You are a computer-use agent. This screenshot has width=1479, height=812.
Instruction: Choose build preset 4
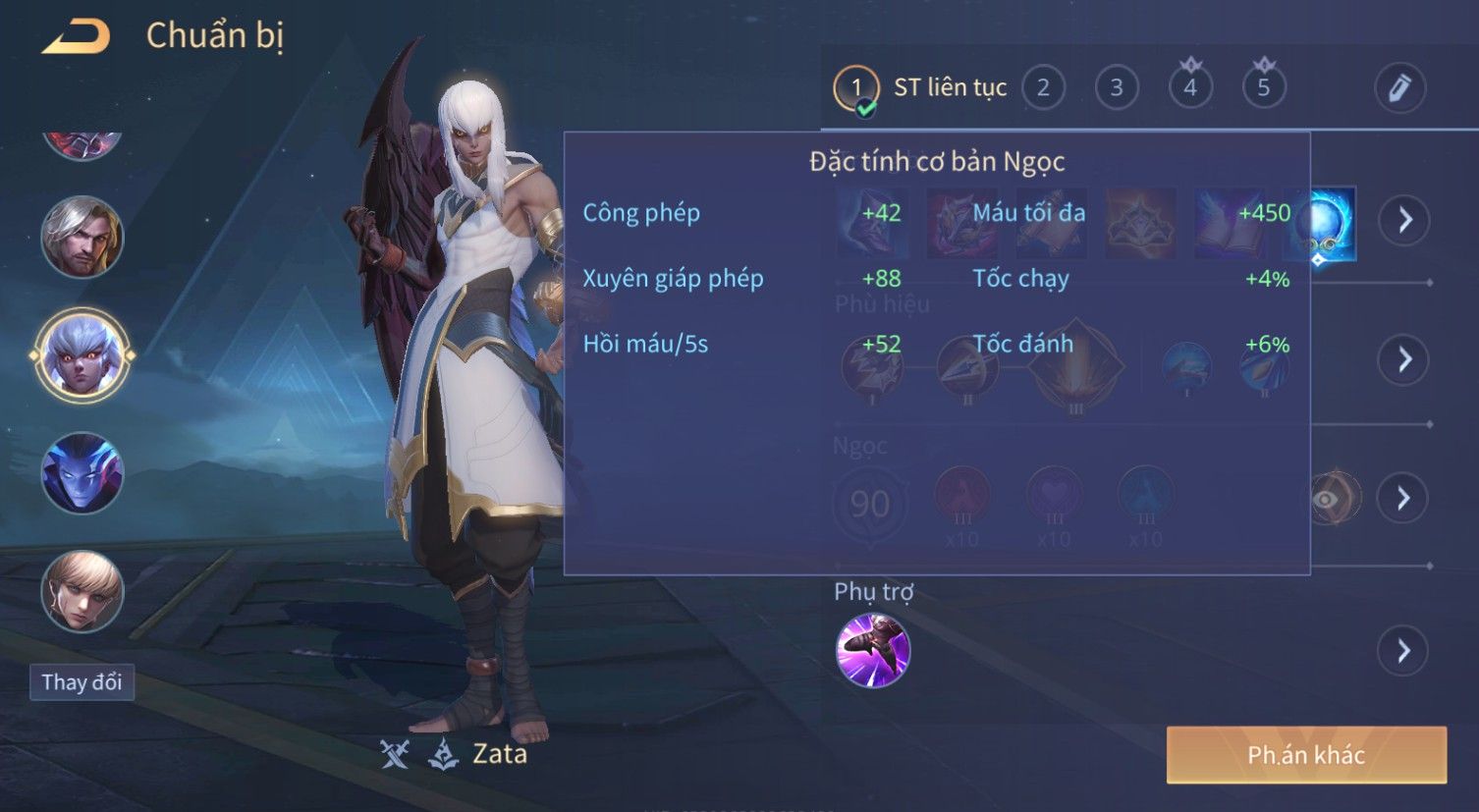coord(1190,87)
